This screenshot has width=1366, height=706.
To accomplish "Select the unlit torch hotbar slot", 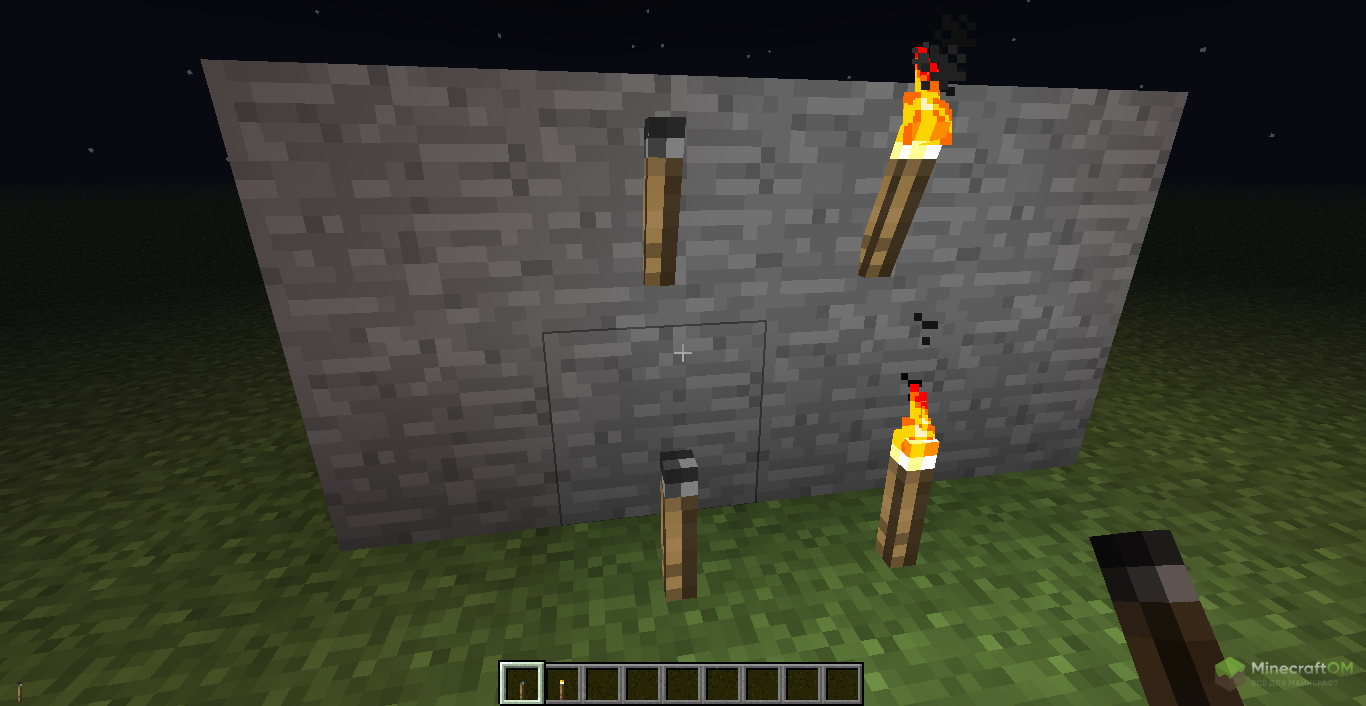I will pyautogui.click(x=522, y=685).
